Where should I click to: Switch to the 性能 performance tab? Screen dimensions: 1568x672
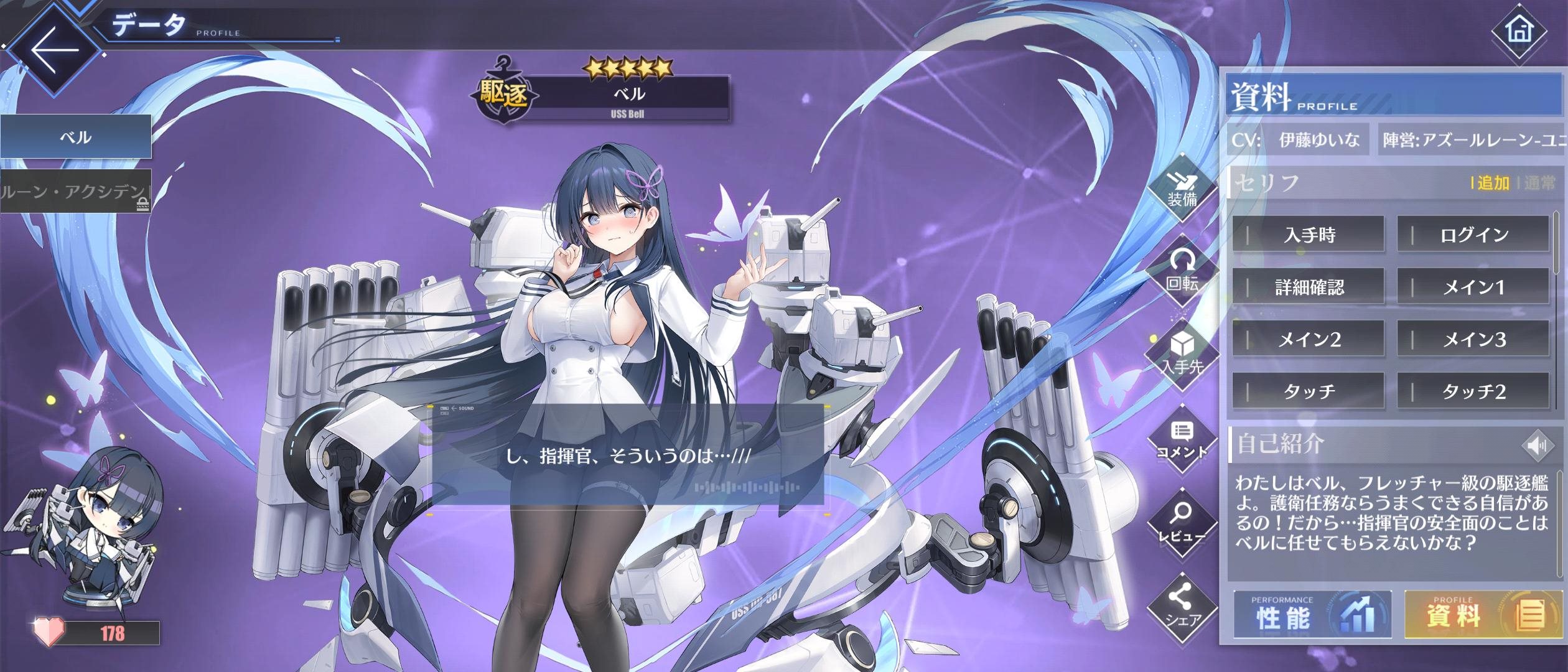point(1312,615)
